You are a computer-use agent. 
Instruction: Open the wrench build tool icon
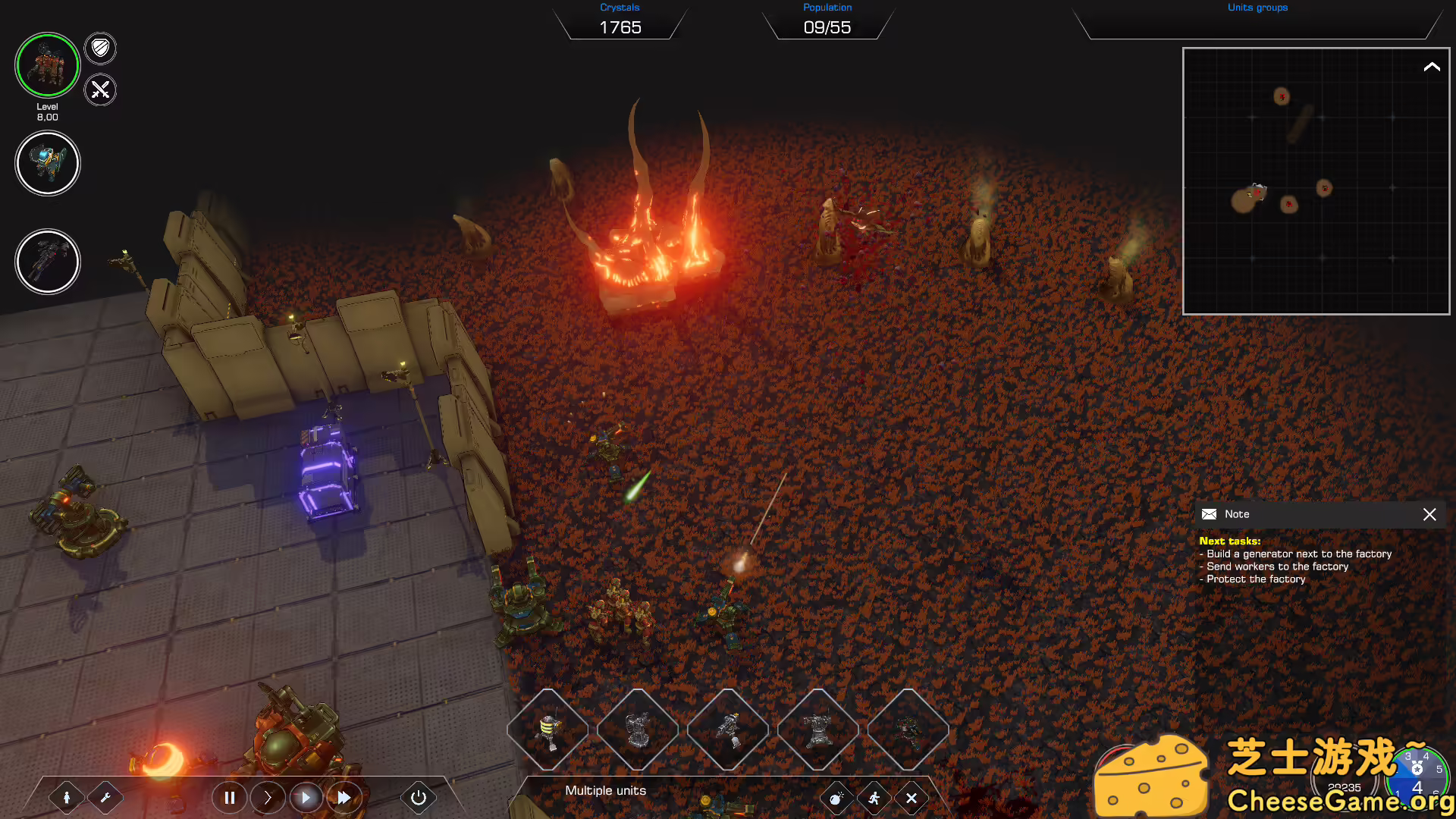coord(106,798)
